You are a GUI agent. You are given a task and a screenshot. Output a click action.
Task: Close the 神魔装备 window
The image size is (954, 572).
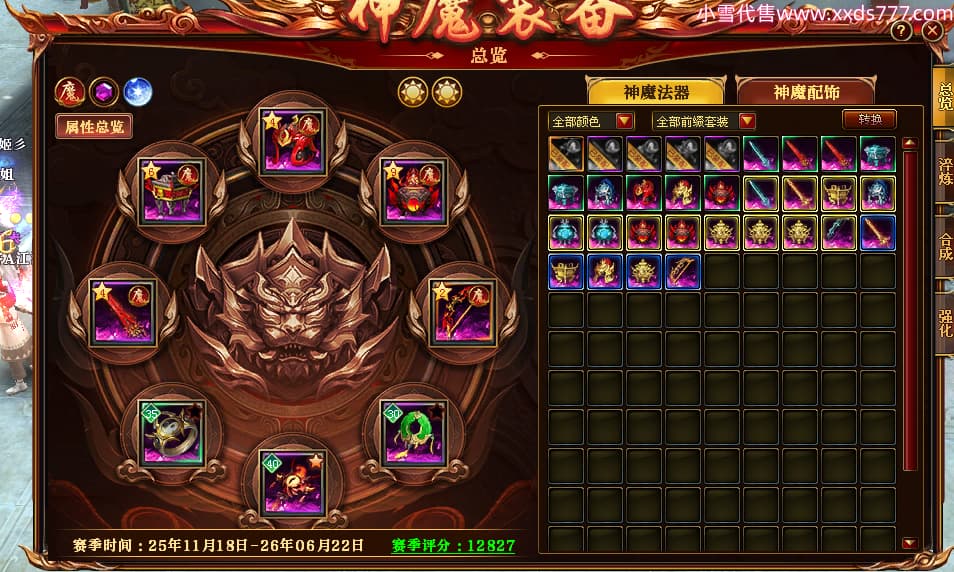932,31
